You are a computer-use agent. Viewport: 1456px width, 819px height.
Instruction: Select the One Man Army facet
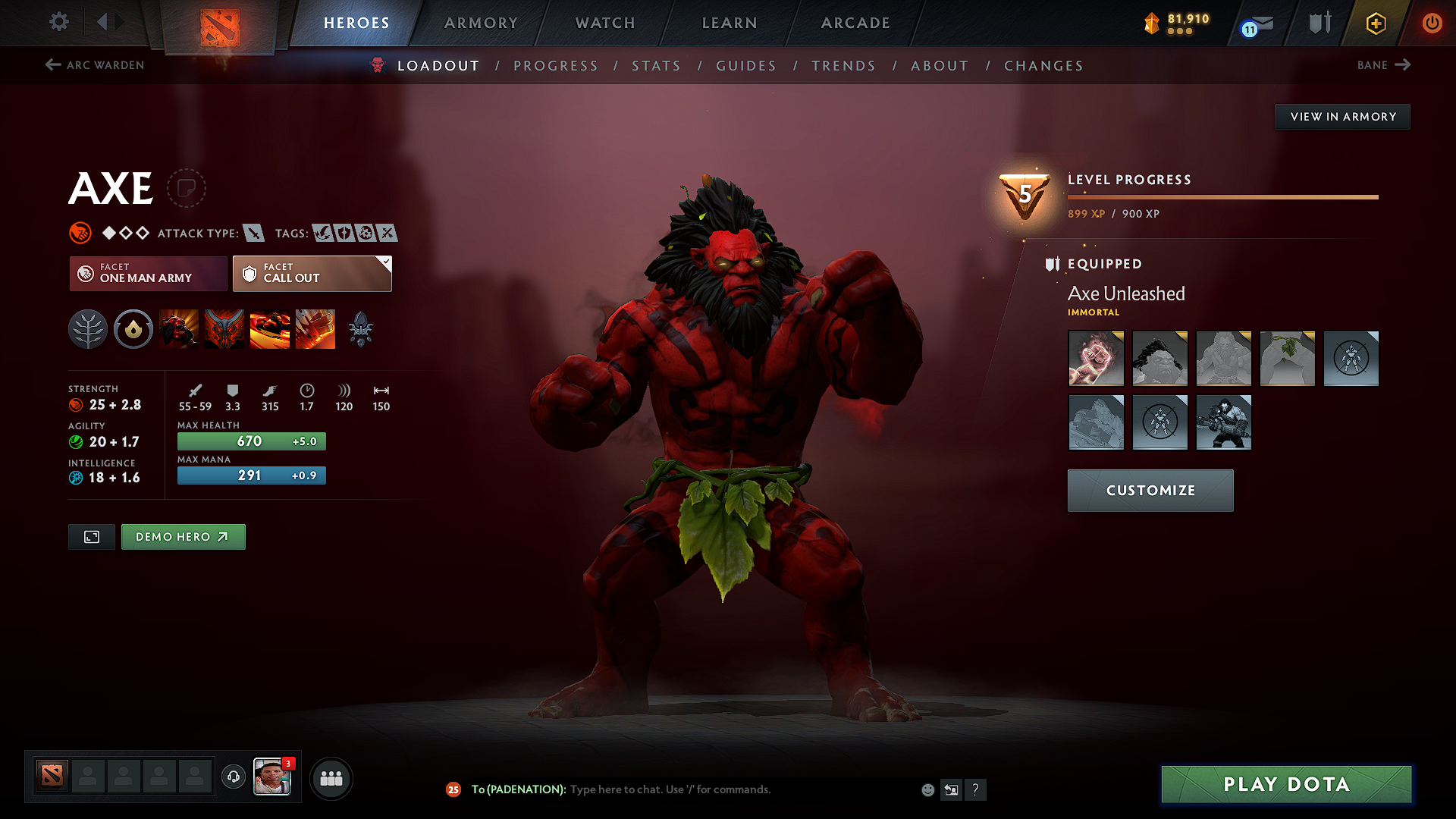click(147, 273)
